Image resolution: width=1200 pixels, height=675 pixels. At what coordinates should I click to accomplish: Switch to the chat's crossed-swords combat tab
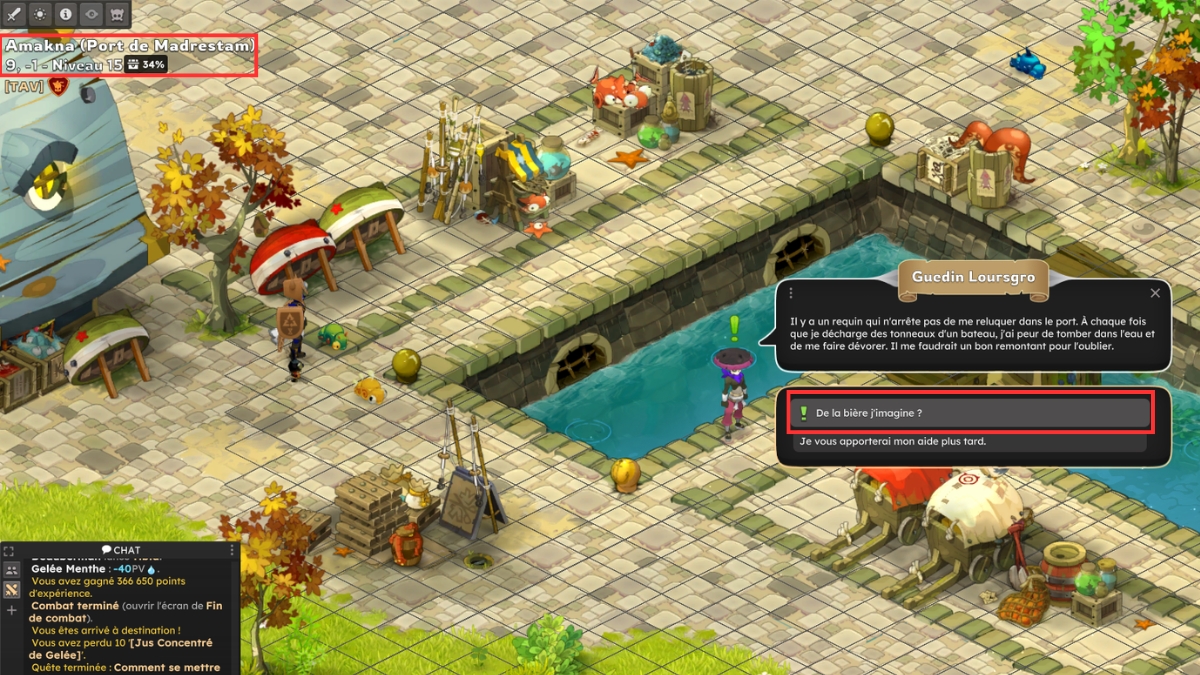tap(12, 590)
